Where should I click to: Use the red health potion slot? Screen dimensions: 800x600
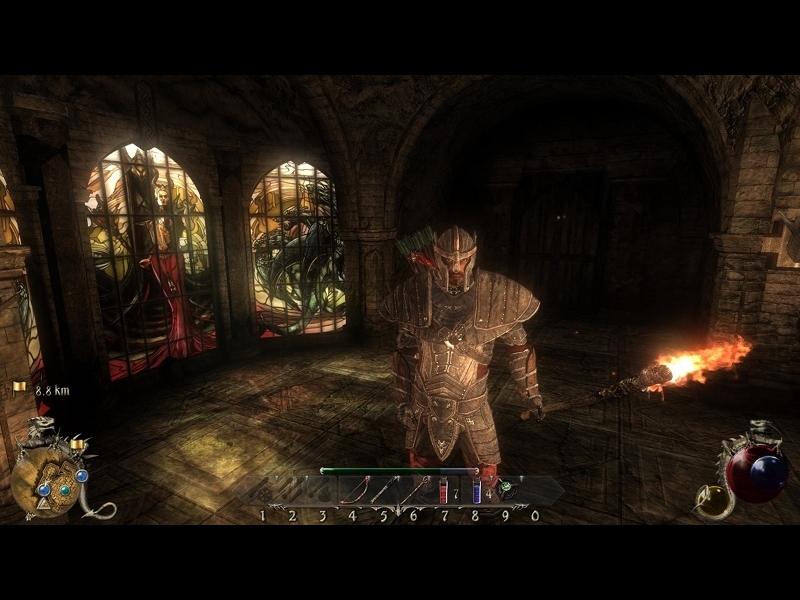point(444,491)
